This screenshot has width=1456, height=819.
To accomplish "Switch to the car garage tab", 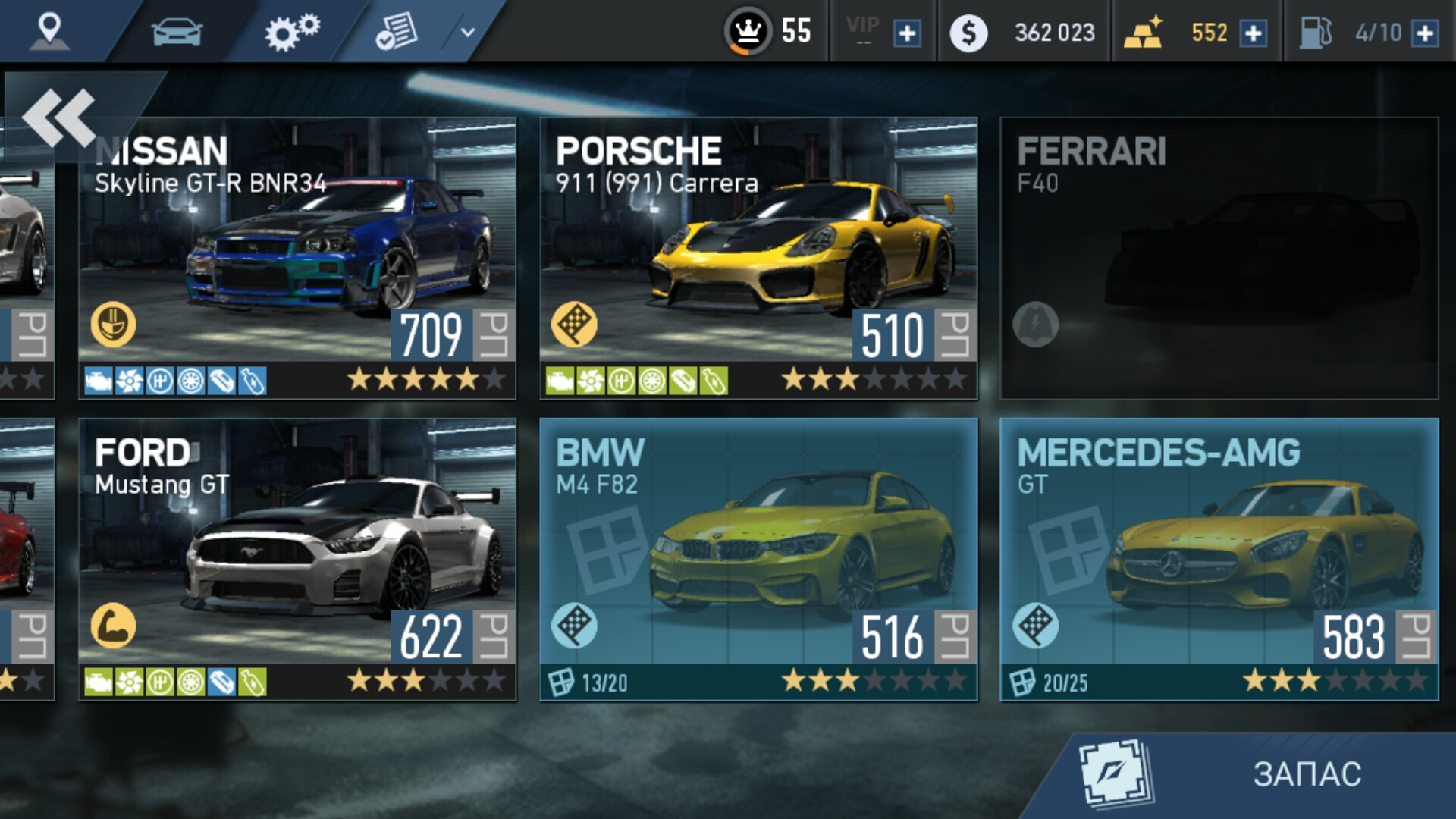I will [177, 32].
